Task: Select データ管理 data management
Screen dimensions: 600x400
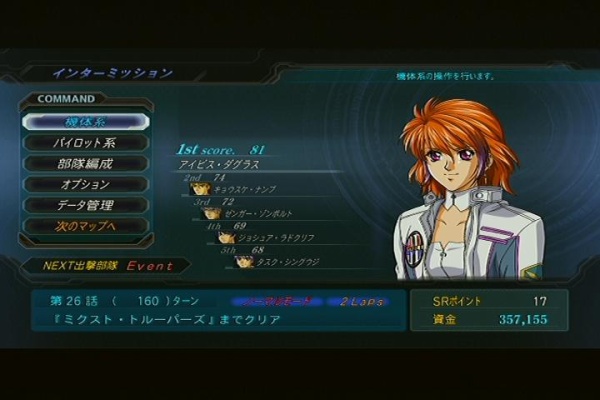Action: click(85, 205)
